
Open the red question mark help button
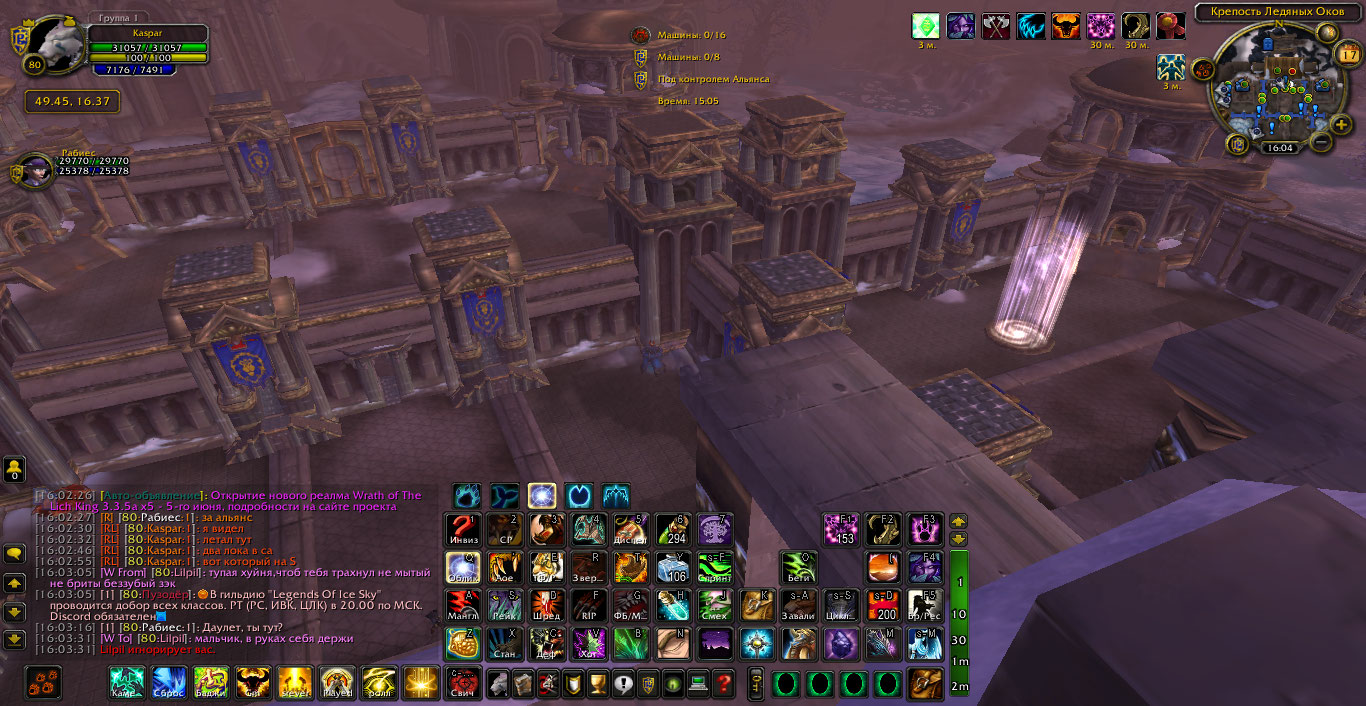tap(724, 684)
